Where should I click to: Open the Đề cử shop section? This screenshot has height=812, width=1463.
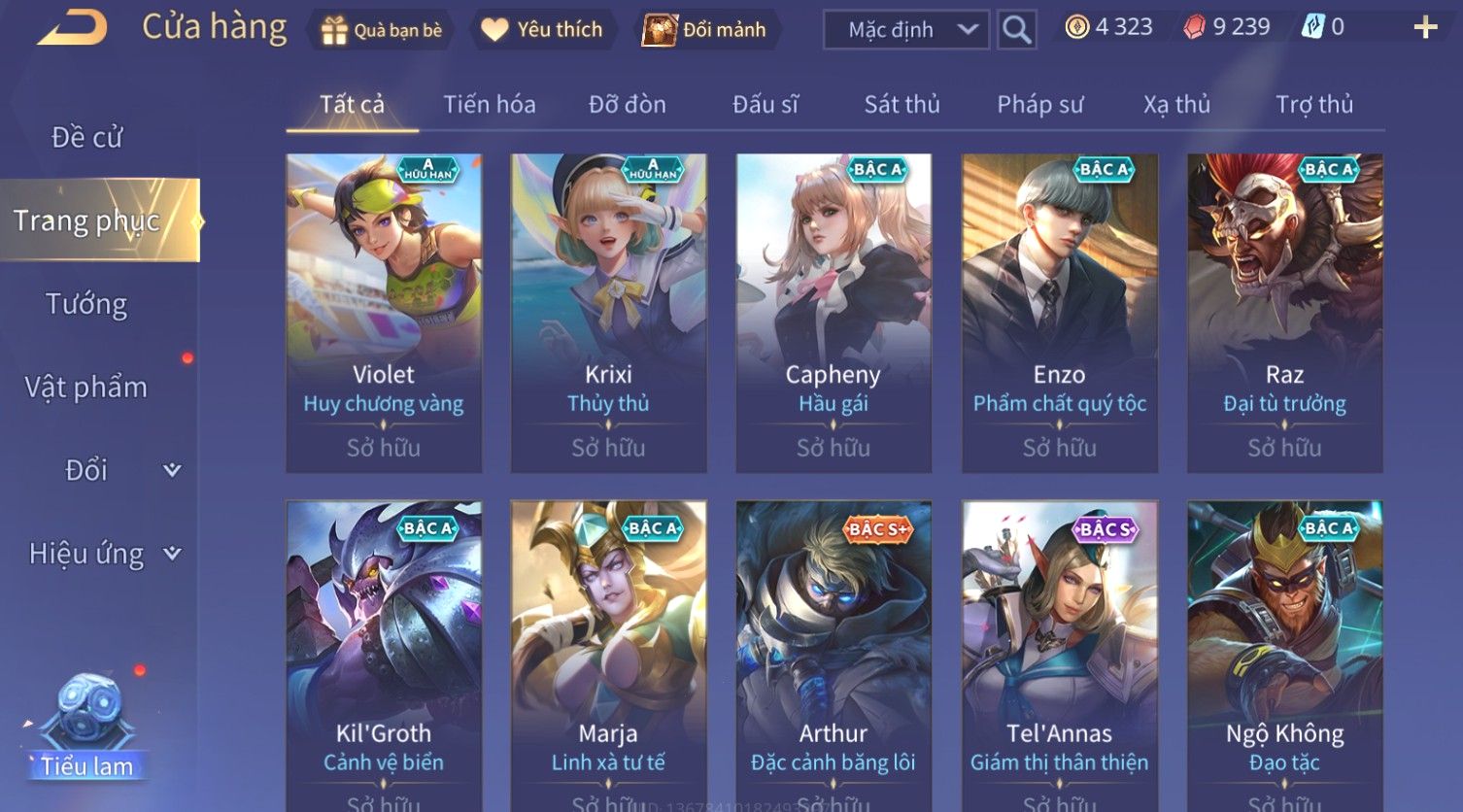[x=87, y=137]
